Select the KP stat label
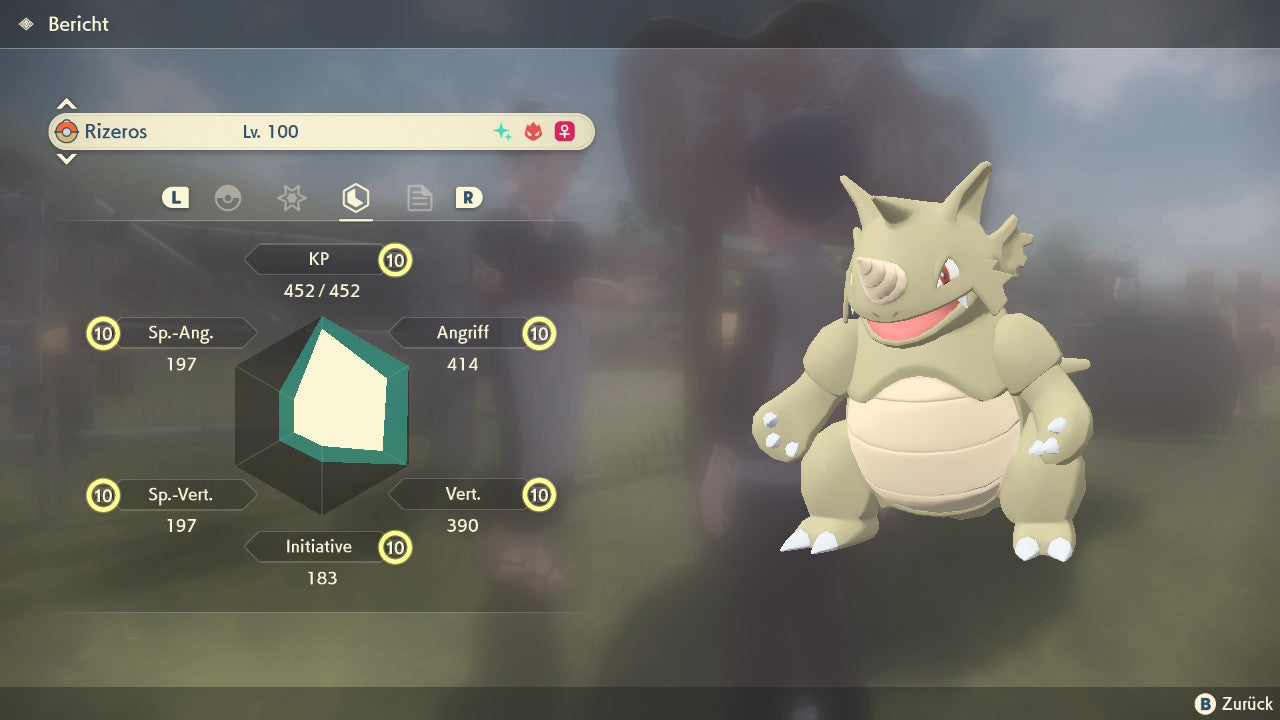Viewport: 1280px width, 720px height. pyautogui.click(x=319, y=260)
